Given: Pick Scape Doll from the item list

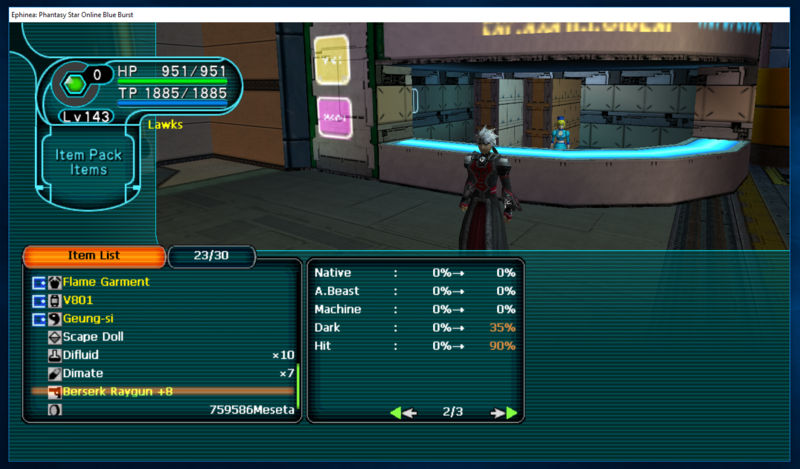Looking at the screenshot, I should click(x=94, y=337).
